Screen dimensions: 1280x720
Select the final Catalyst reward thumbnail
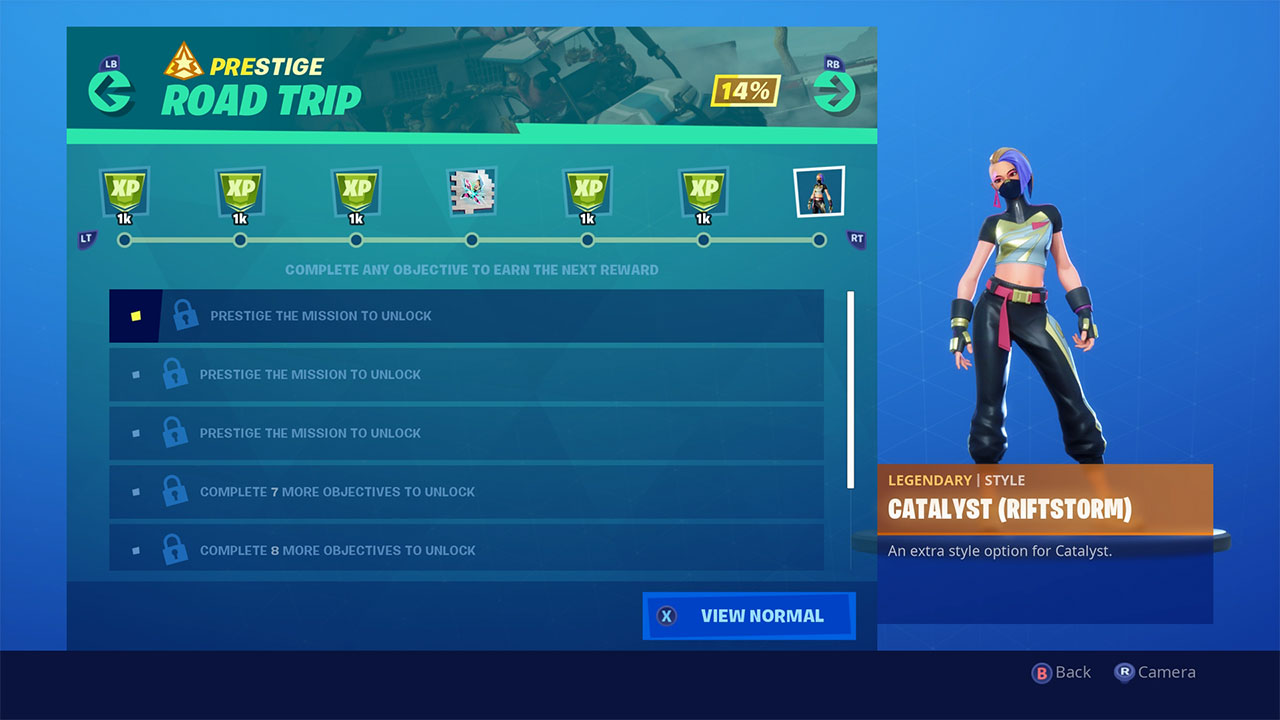[x=819, y=190]
